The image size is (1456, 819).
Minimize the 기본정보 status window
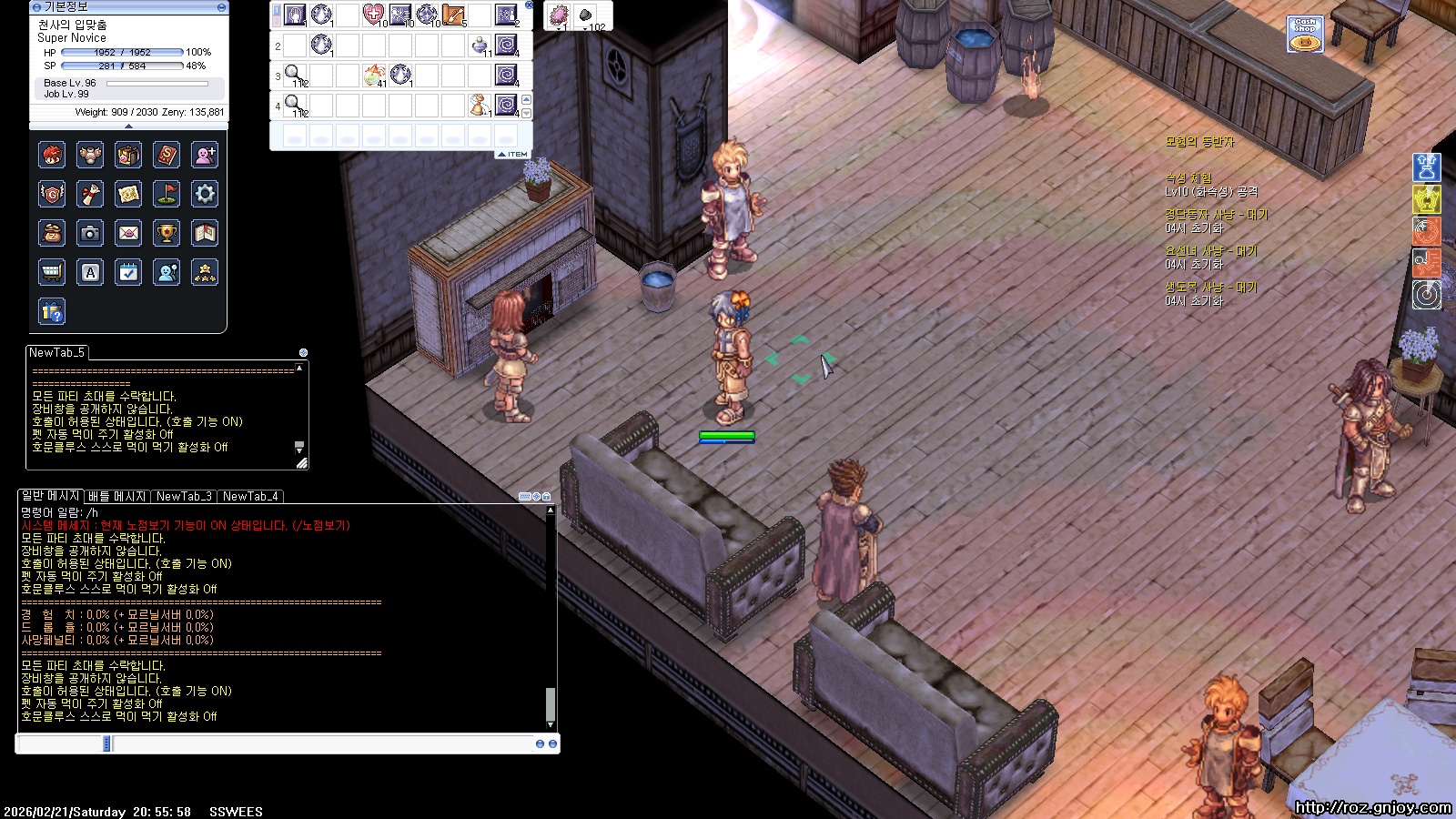pos(221,7)
